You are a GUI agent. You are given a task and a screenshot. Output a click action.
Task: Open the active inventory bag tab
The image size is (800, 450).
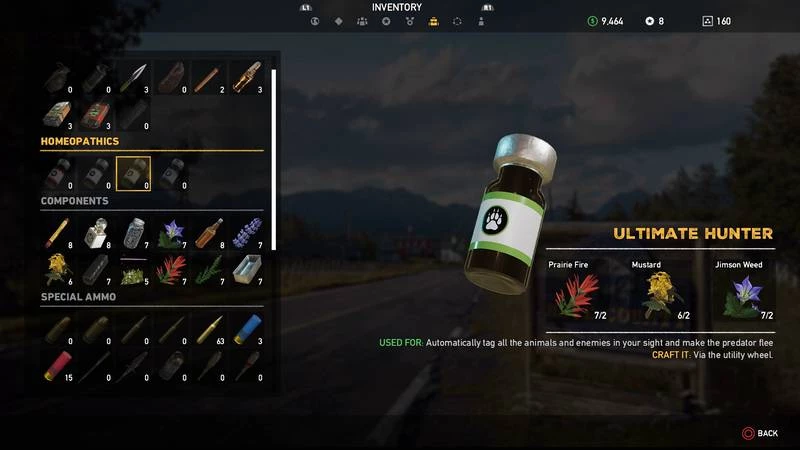pos(433,21)
